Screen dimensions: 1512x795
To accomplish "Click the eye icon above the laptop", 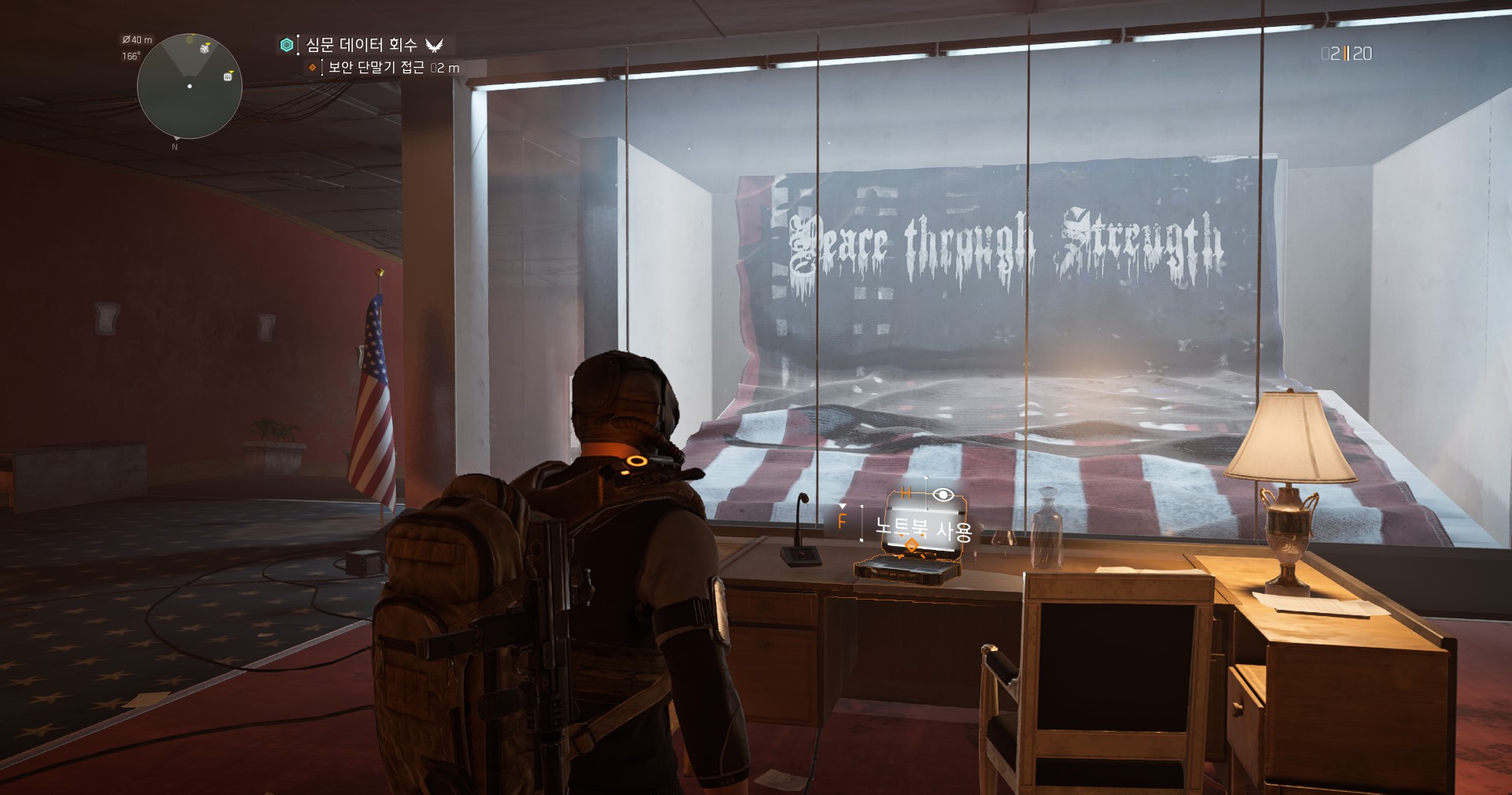I will coord(943,495).
